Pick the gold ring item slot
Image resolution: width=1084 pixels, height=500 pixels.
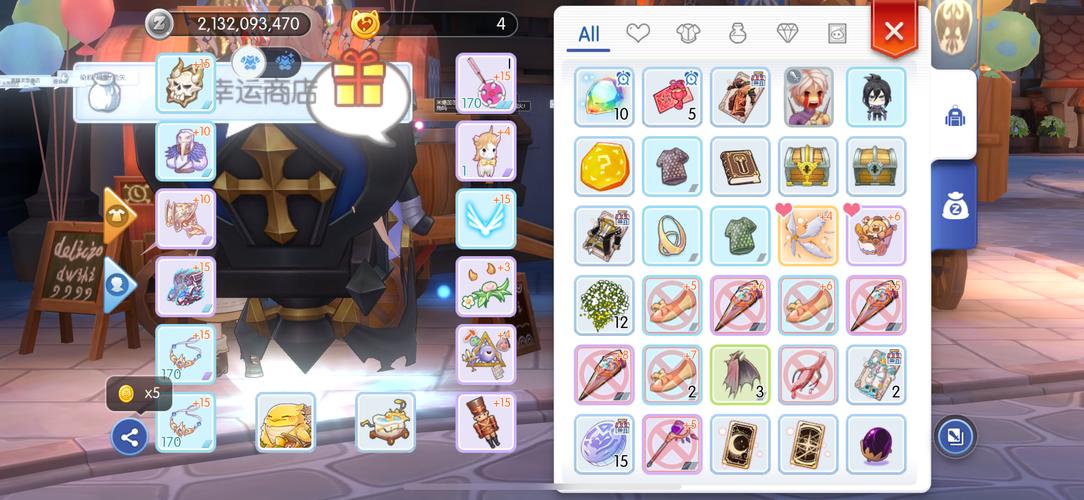(672, 235)
